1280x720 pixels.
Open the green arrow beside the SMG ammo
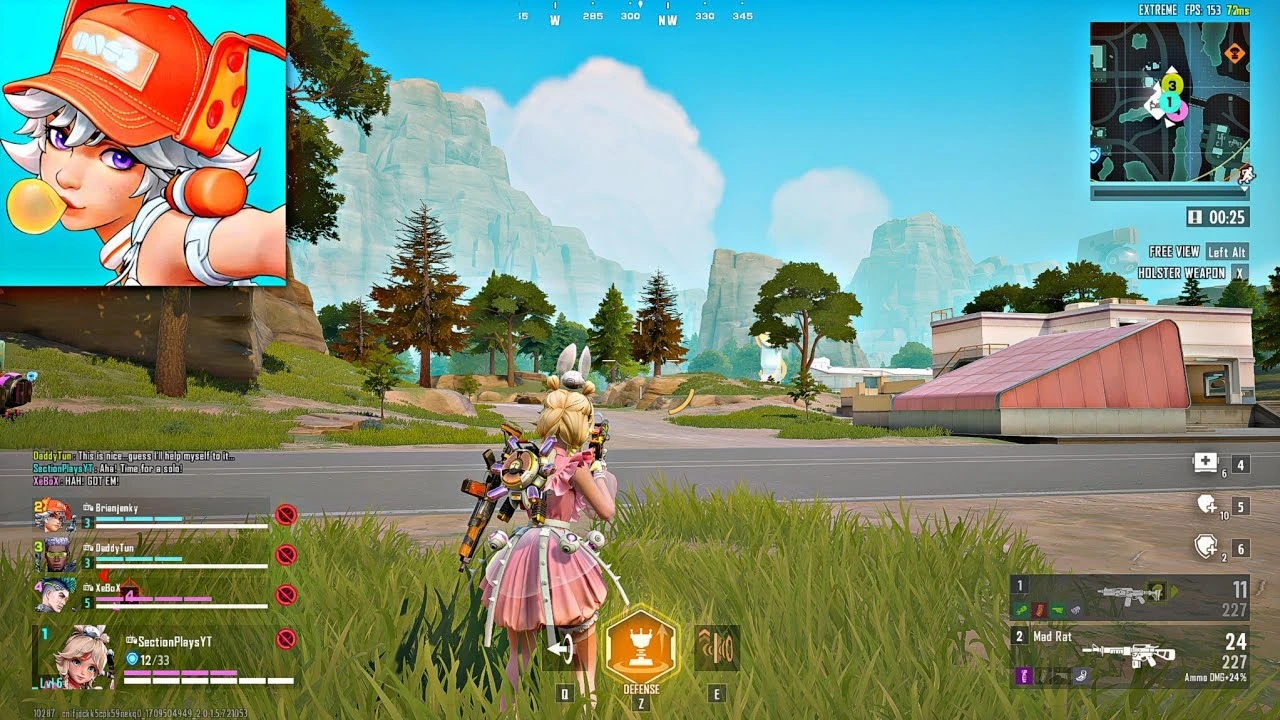coord(1173,592)
